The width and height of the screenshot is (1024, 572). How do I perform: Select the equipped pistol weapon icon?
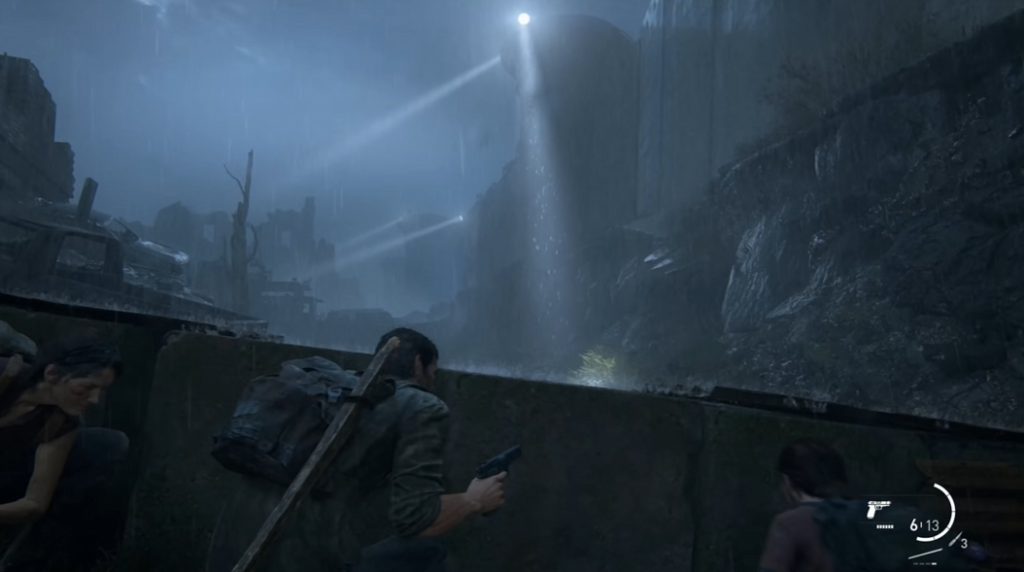[x=879, y=509]
